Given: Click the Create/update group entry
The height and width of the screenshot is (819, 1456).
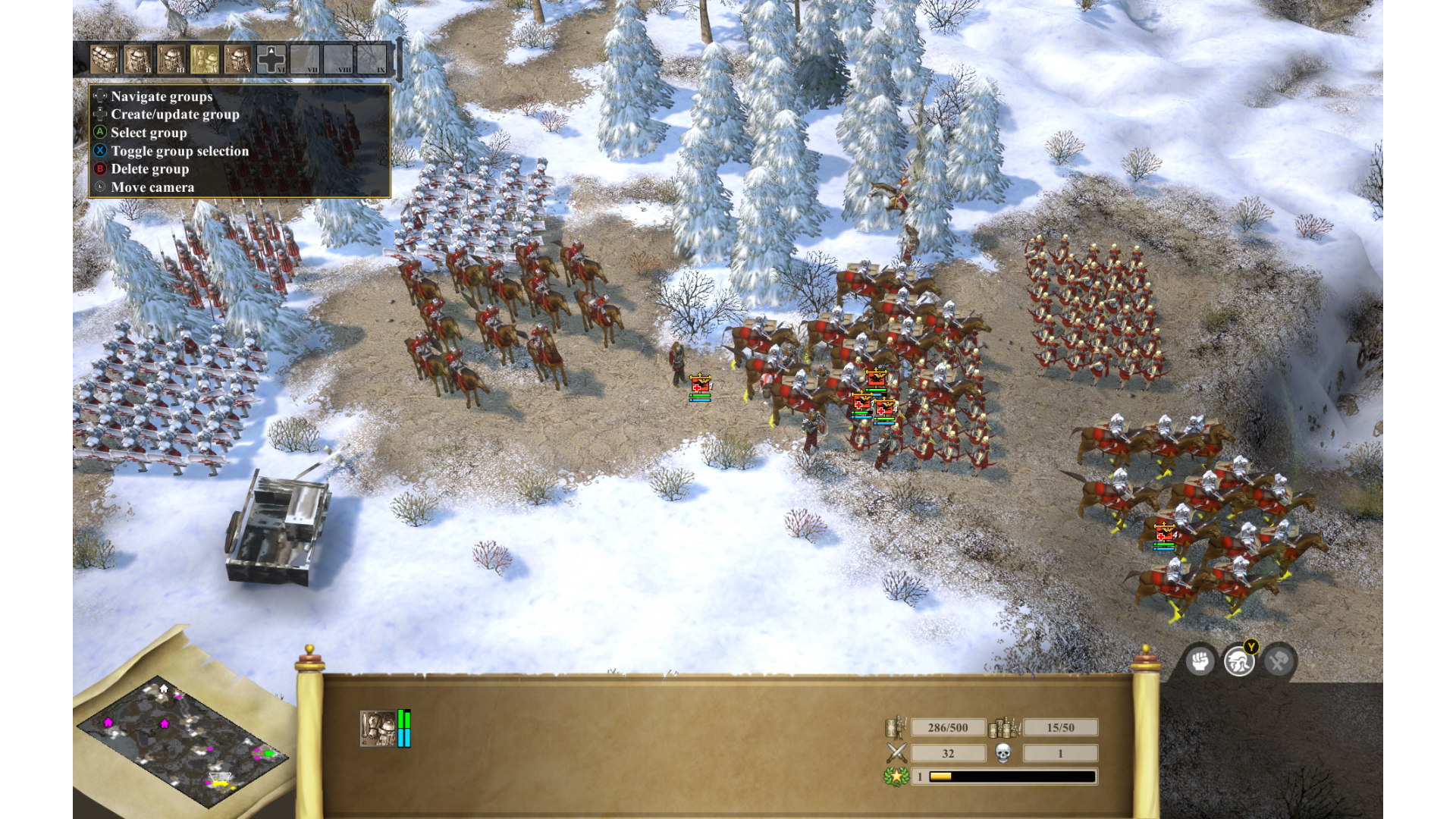Looking at the screenshot, I should pos(174,115).
